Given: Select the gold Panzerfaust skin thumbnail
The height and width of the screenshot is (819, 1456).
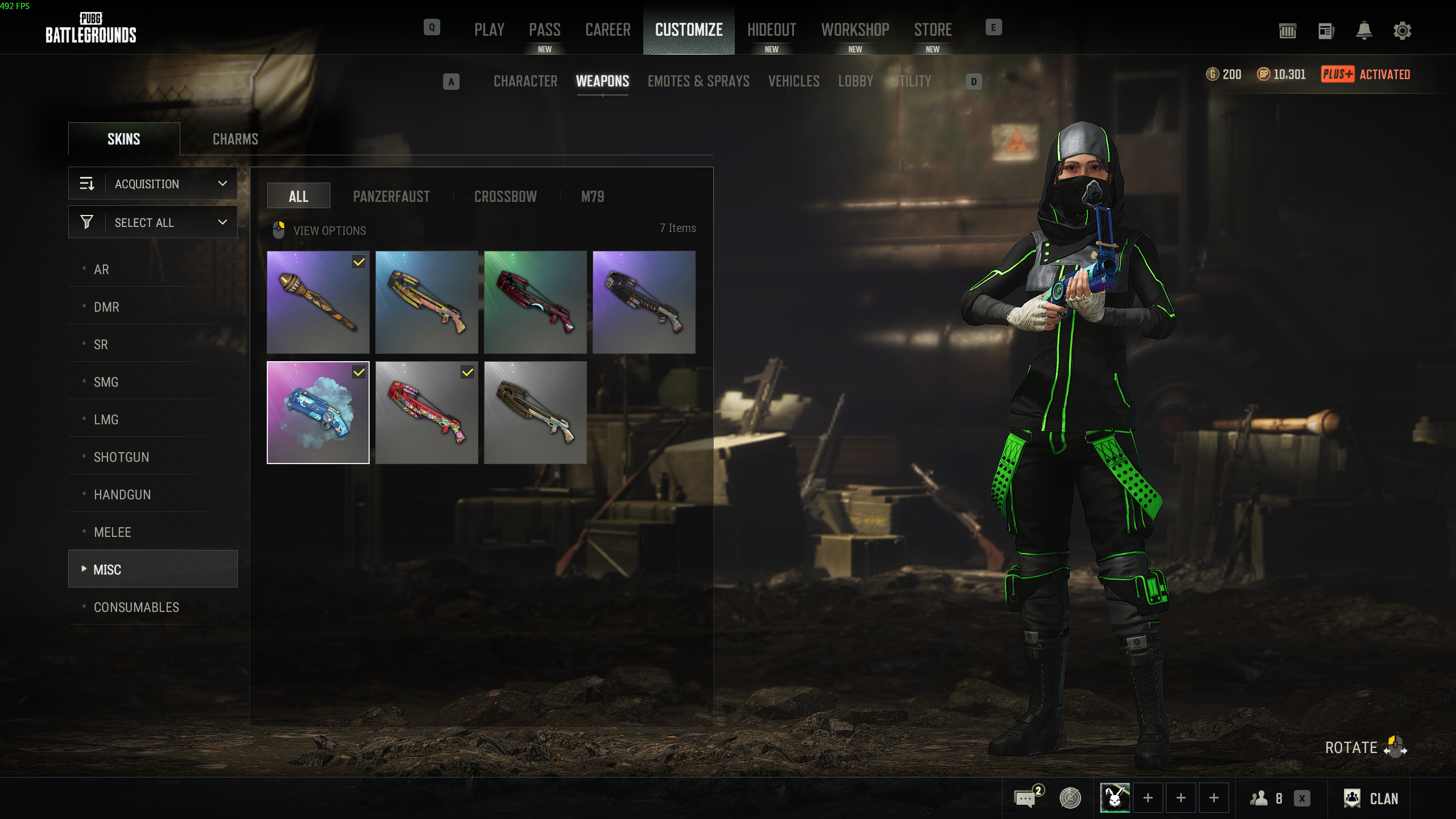Looking at the screenshot, I should (318, 302).
